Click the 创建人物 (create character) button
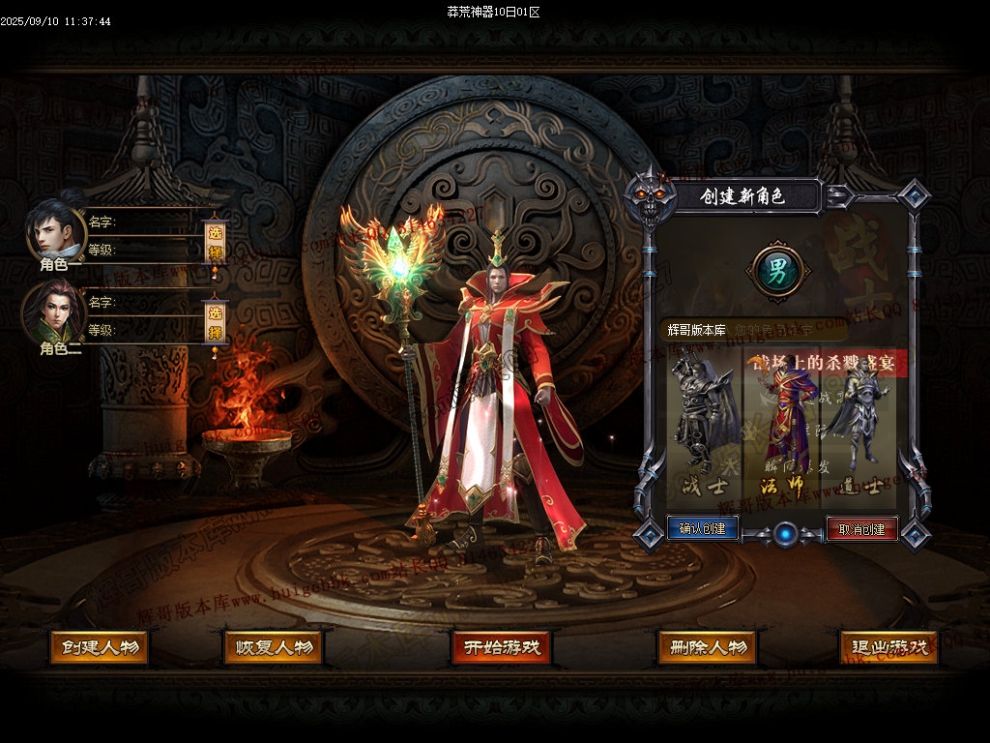This screenshot has height=743, width=990. [x=99, y=647]
